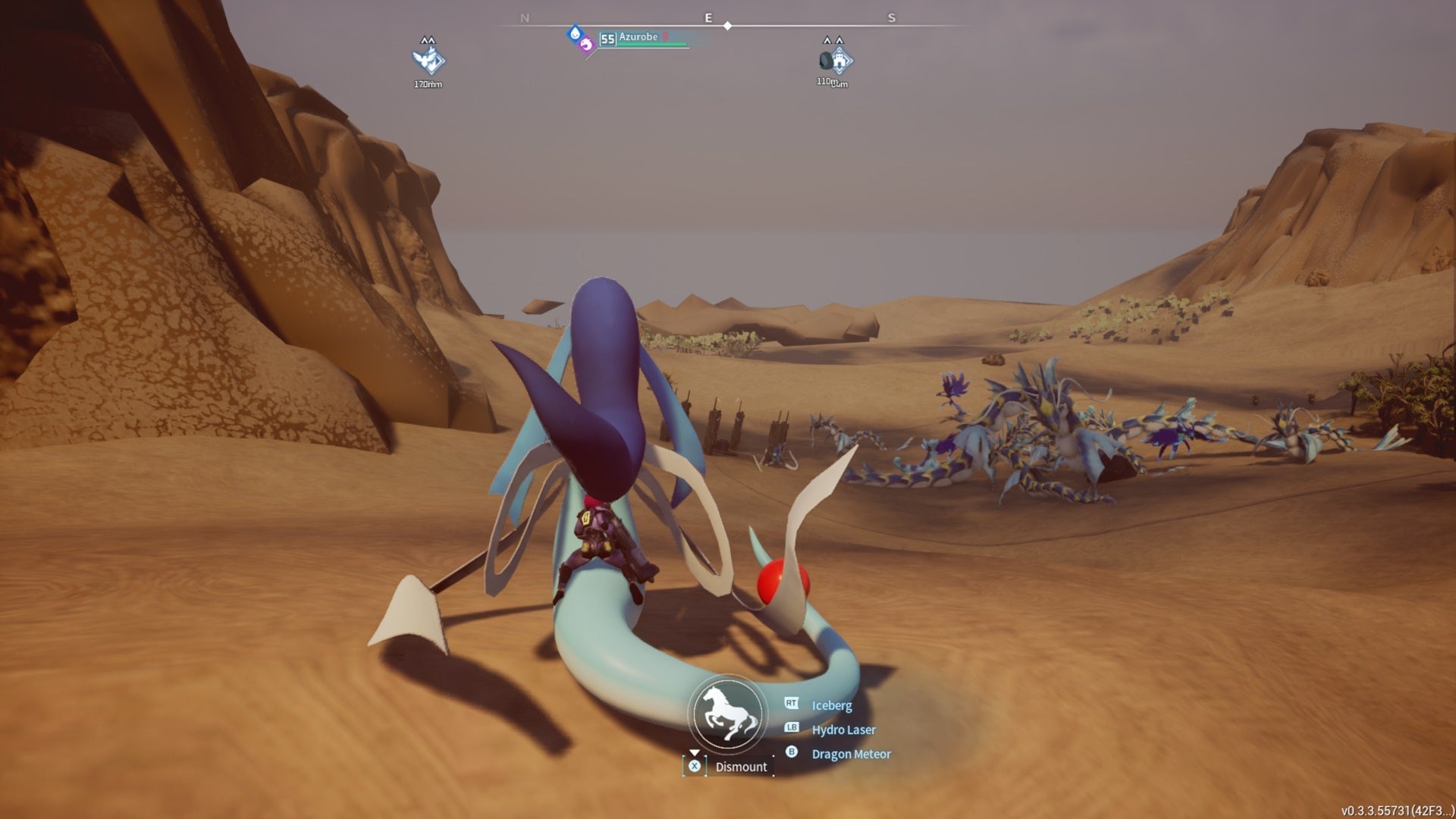Click the B button prompt beside Dragon Meteor

pos(791,754)
